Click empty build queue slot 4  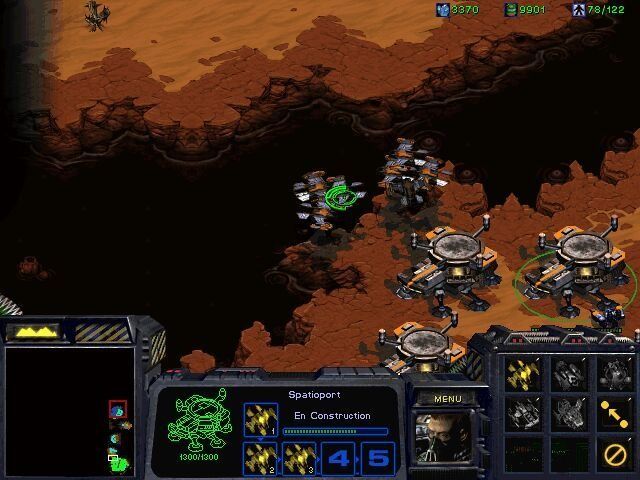[x=338, y=458]
